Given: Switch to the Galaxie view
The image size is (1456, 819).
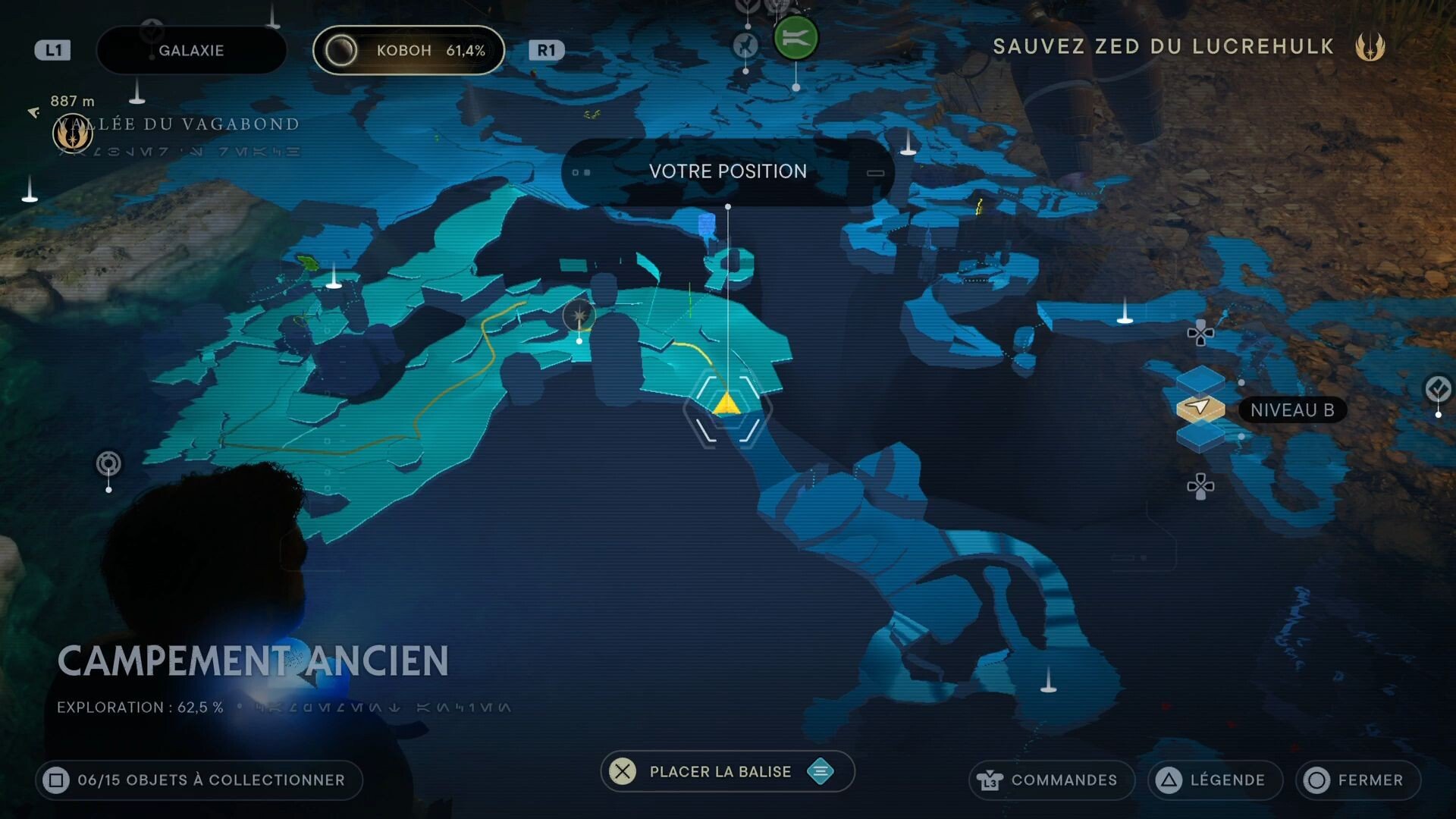Looking at the screenshot, I should 191,50.
